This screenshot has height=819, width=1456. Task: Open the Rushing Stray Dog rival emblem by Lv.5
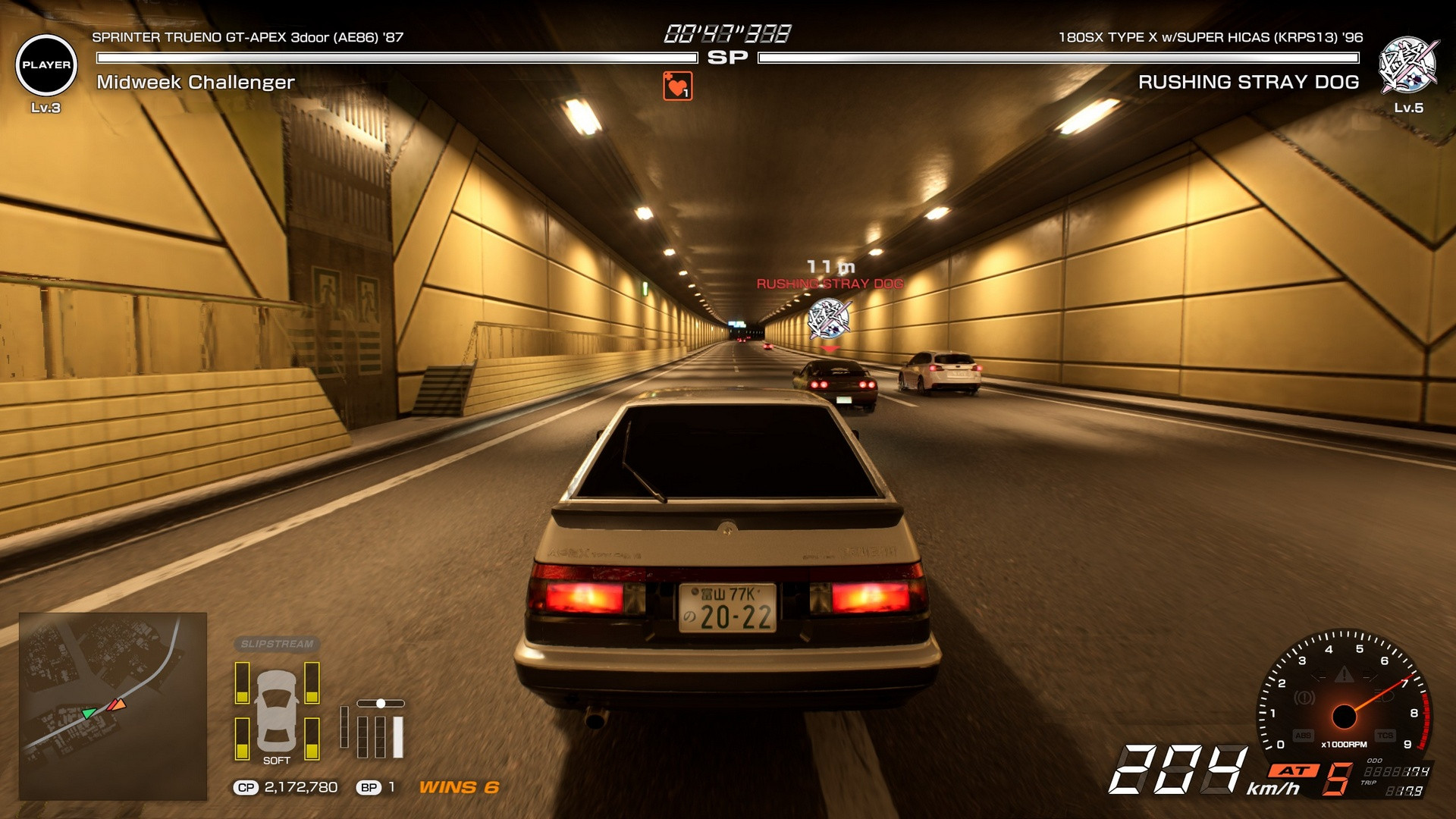[1407, 65]
